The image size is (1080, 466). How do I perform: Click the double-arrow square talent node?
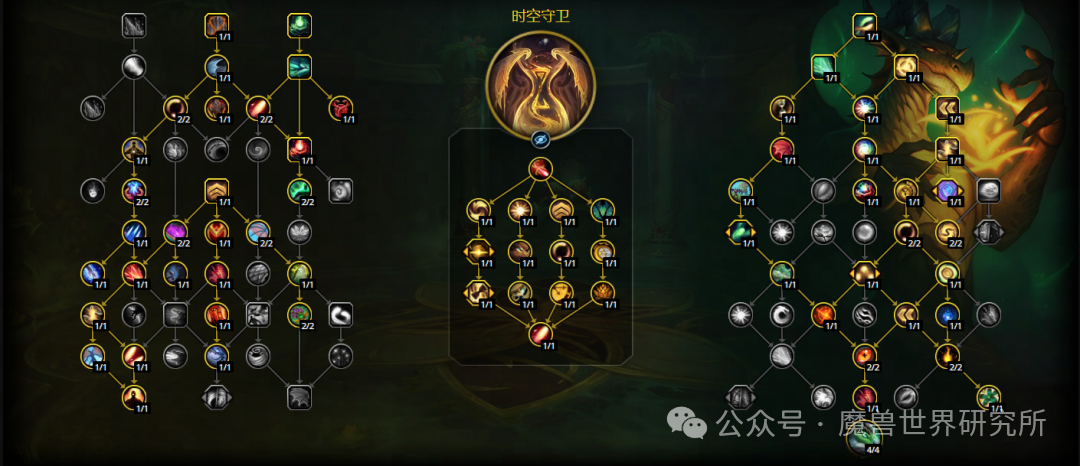(x=947, y=108)
